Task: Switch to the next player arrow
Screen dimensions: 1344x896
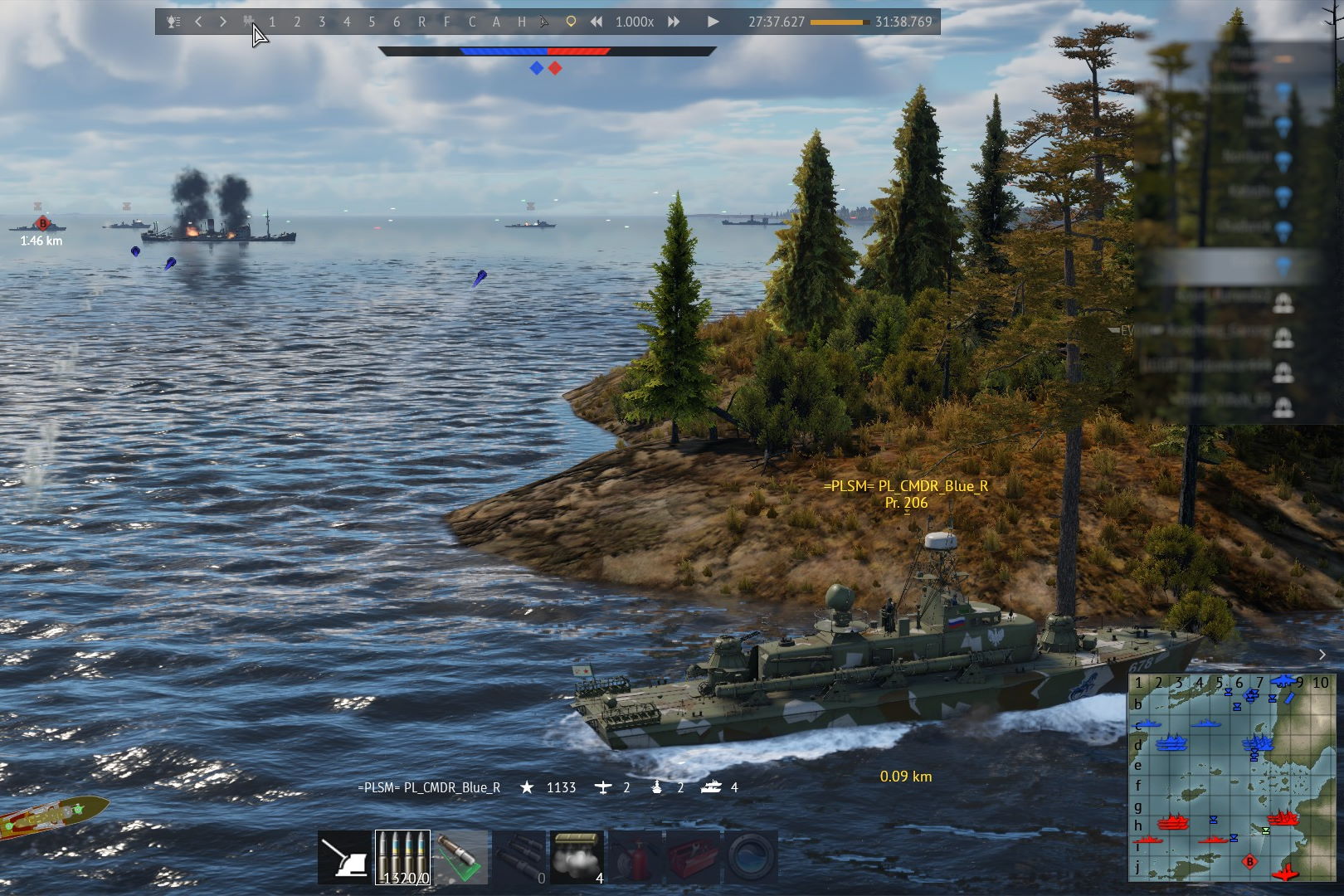Action: click(222, 22)
